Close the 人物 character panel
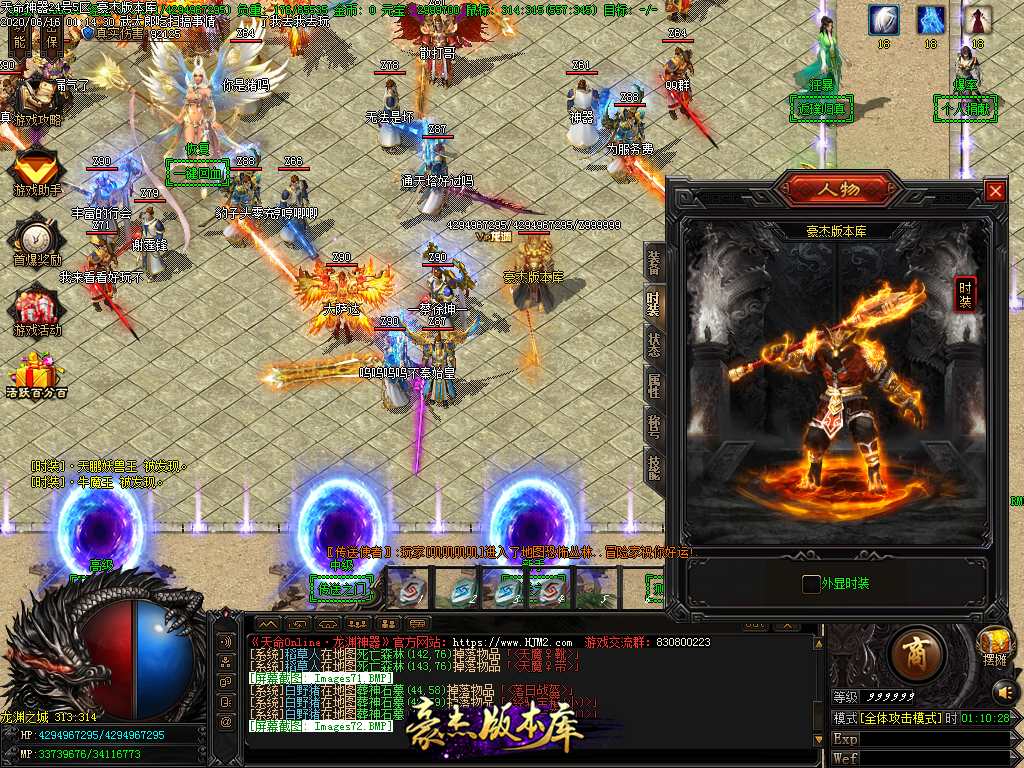Screen dimensions: 1024x768 pos(995,191)
